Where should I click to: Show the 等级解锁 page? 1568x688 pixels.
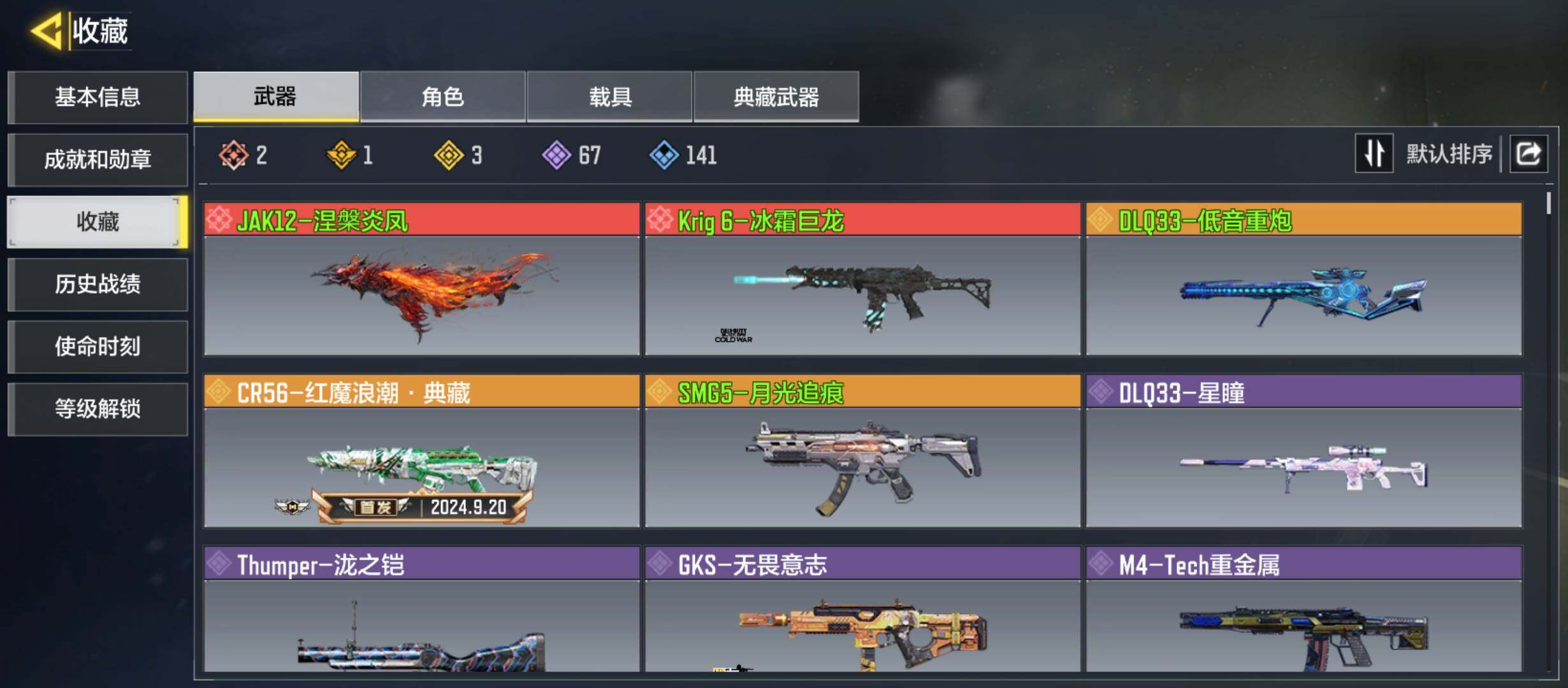click(x=98, y=409)
